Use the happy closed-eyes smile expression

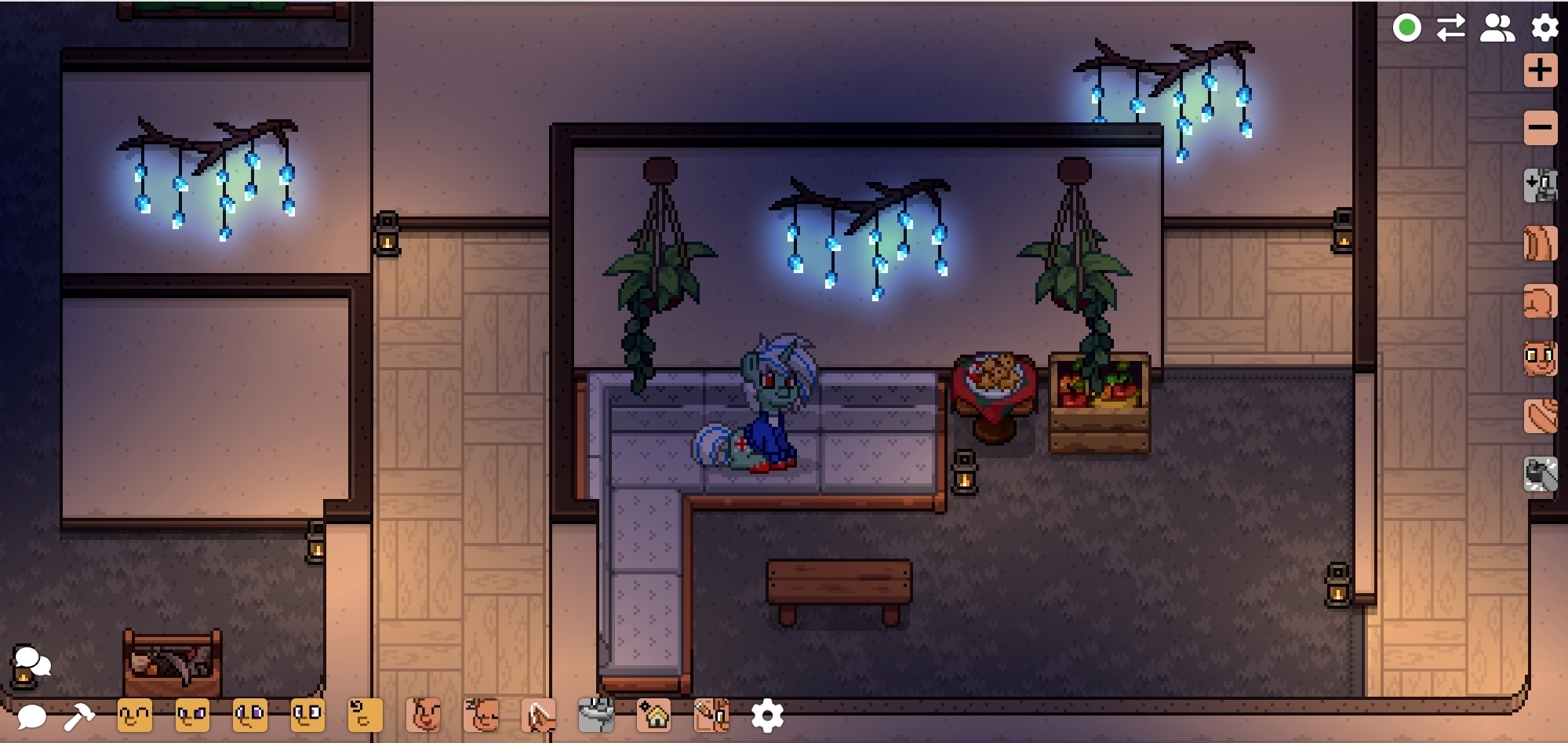[135, 716]
